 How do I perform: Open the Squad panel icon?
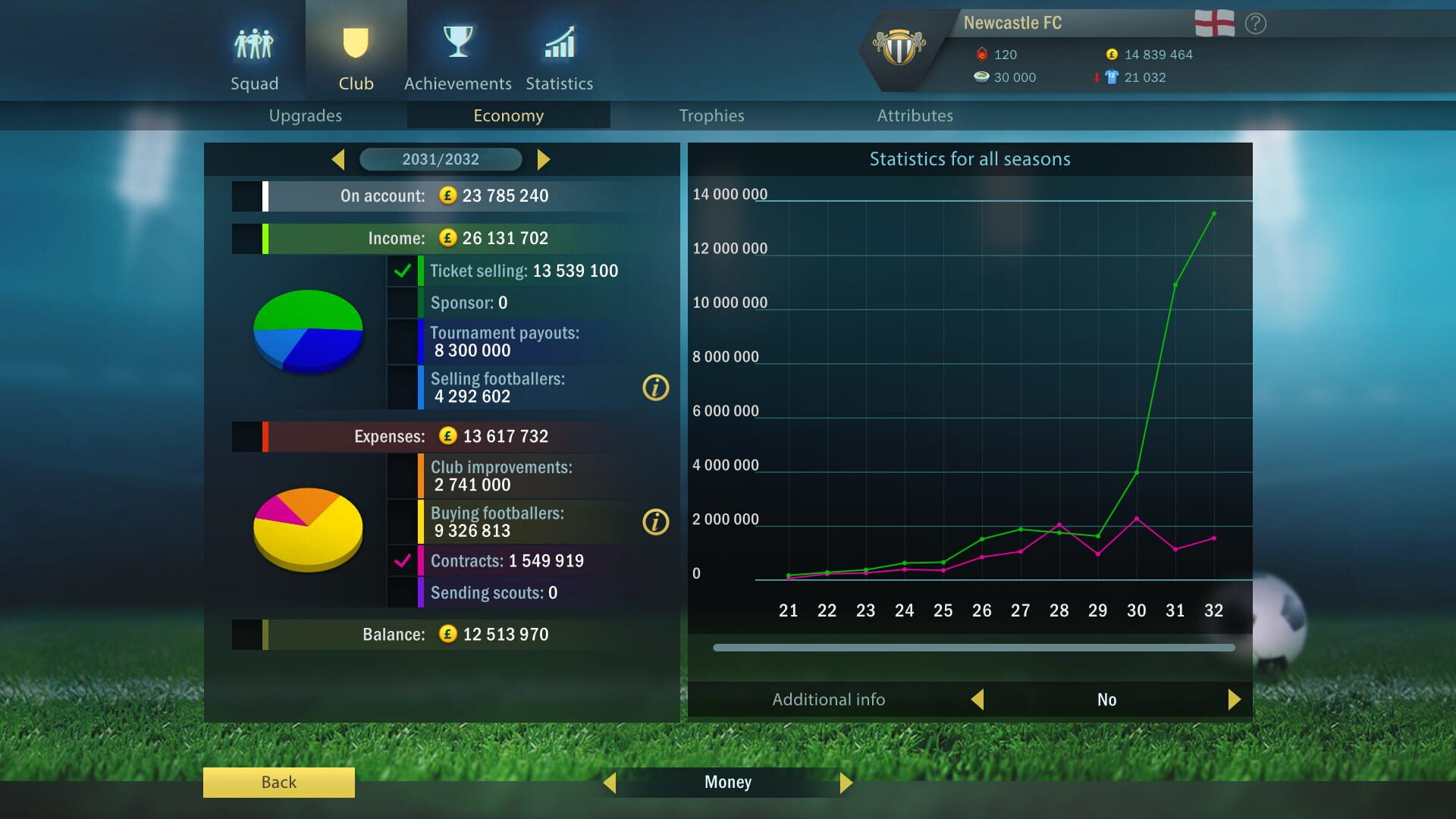pos(254,43)
